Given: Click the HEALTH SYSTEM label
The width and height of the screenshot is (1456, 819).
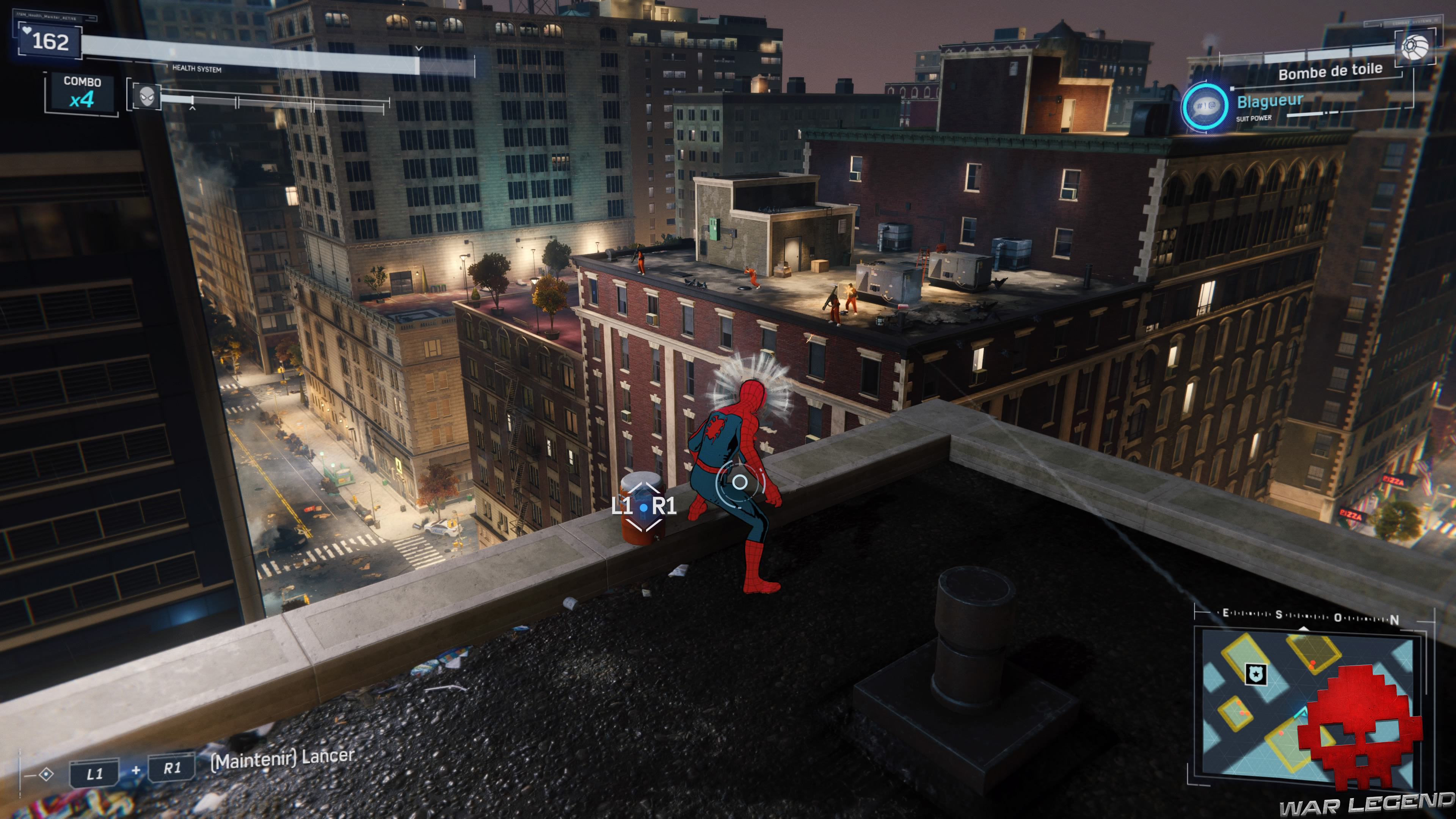Looking at the screenshot, I should 197,69.
